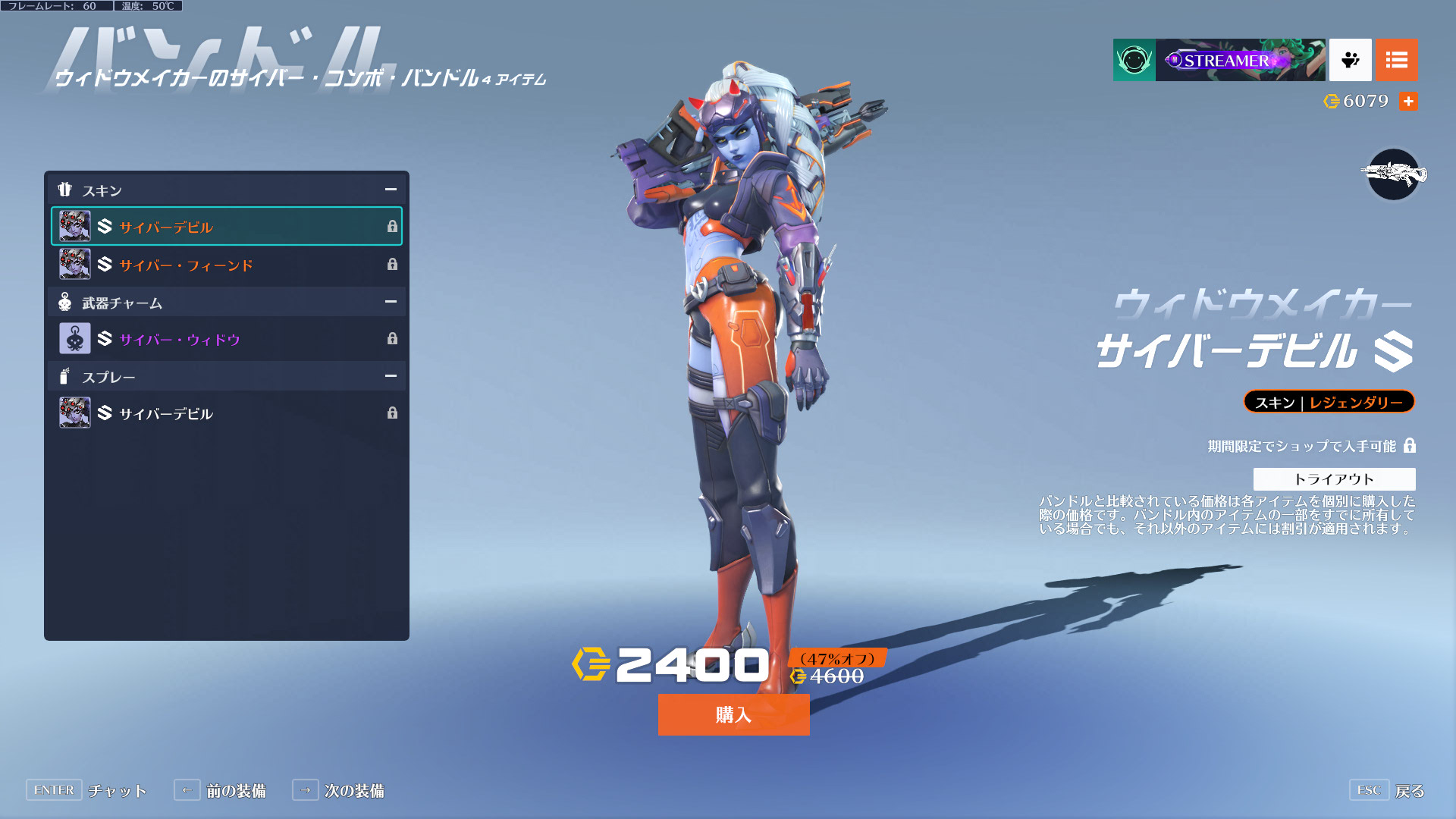Collapse the スプレー category header
The width and height of the screenshot is (1456, 819).
pos(391,376)
